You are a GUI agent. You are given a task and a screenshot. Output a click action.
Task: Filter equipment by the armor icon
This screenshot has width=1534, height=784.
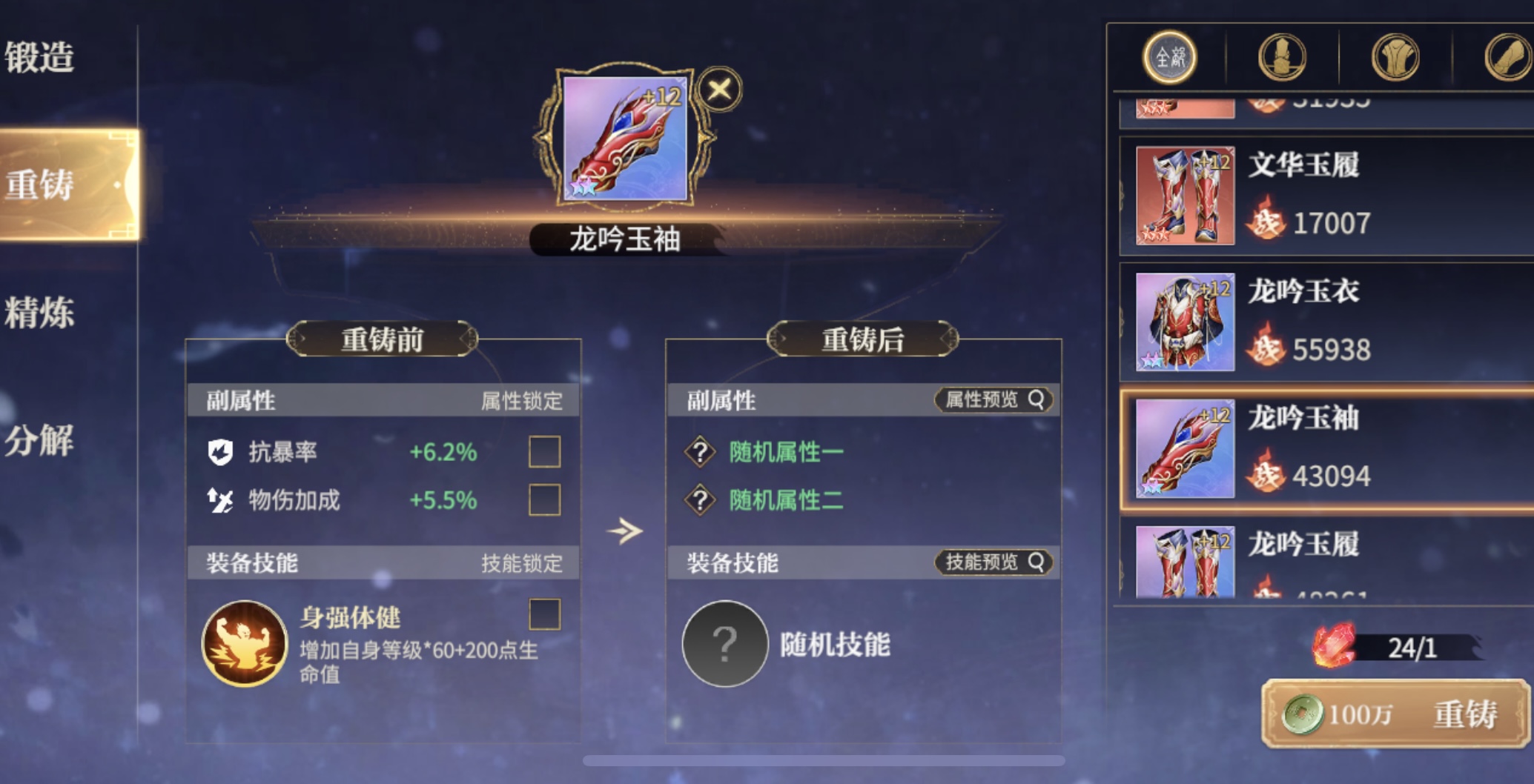[1395, 57]
